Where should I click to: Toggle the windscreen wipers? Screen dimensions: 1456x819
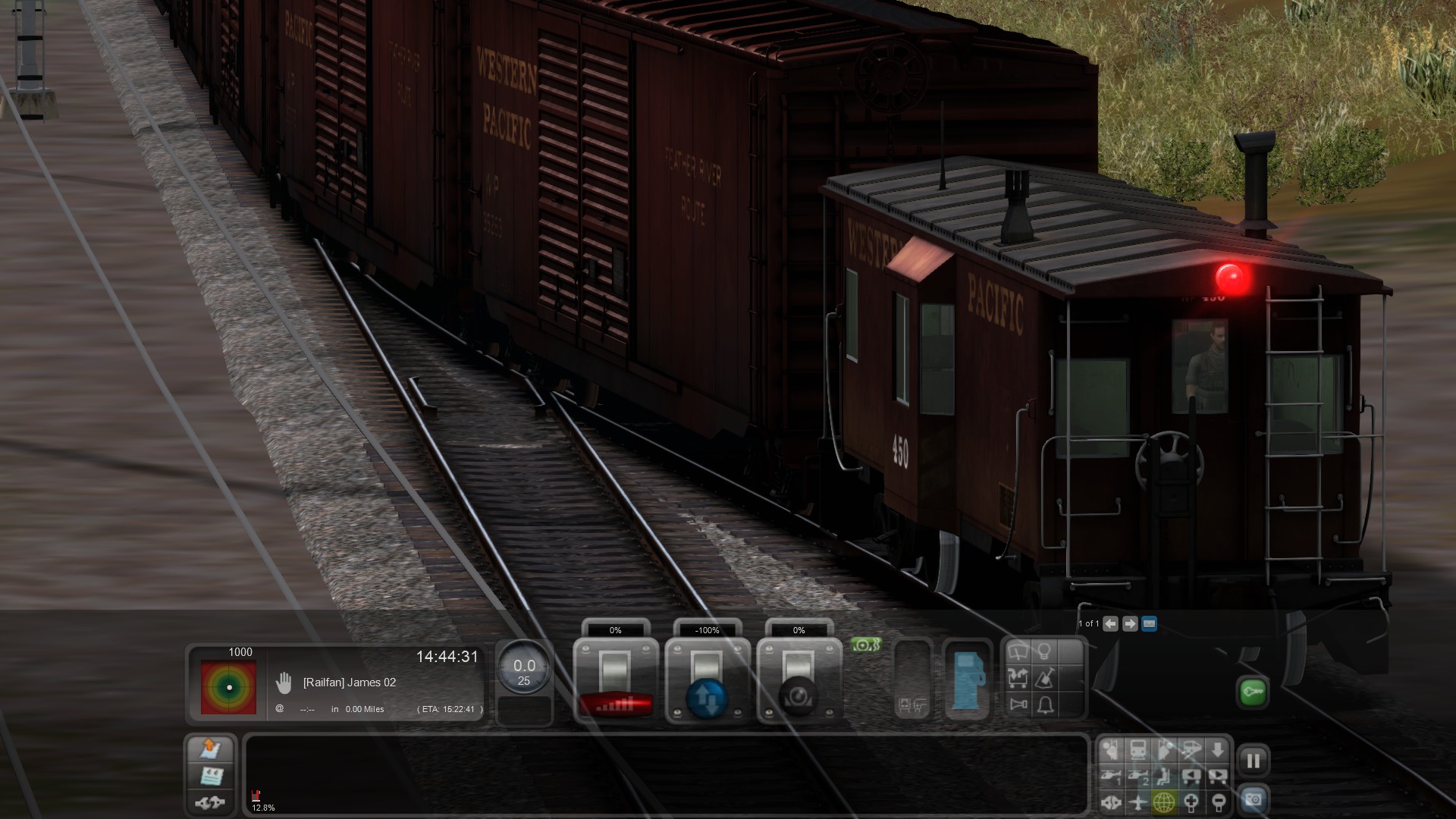[x=1018, y=652]
